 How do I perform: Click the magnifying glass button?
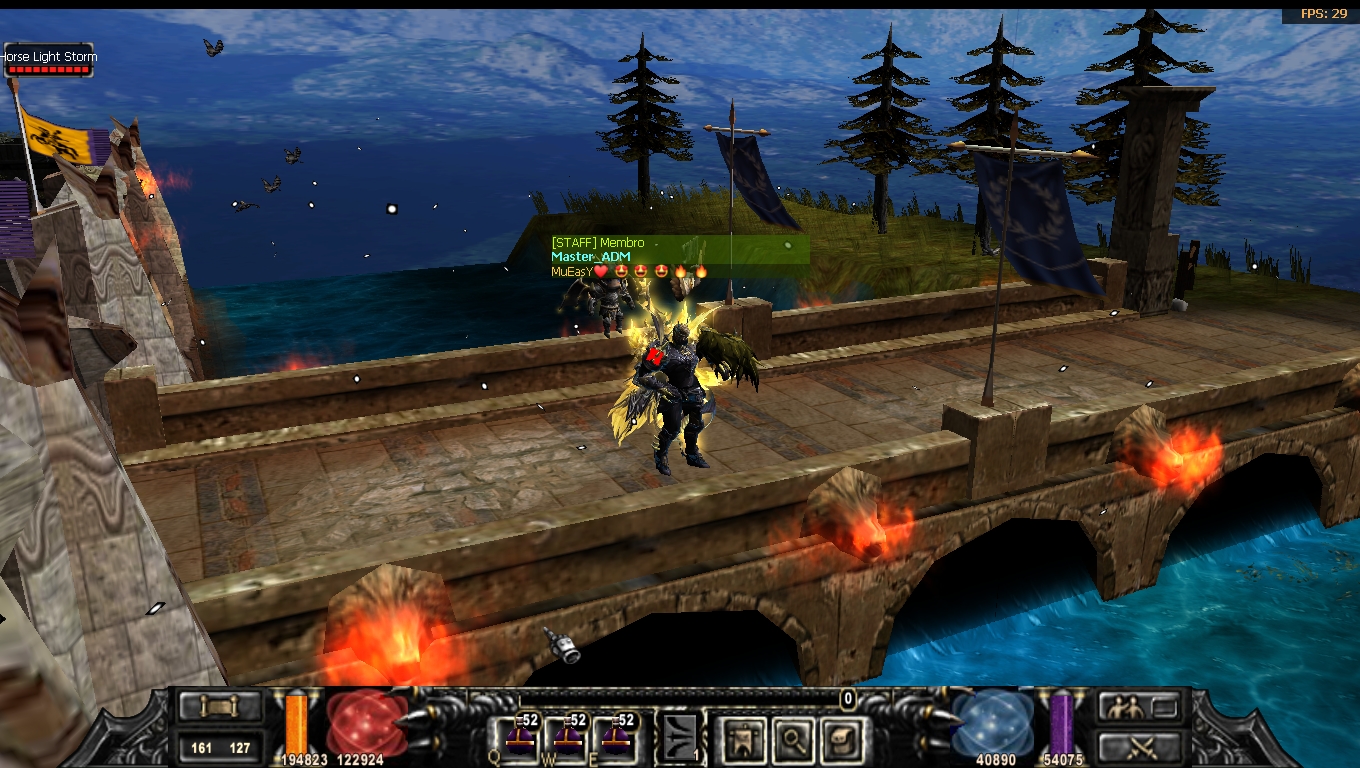(792, 739)
